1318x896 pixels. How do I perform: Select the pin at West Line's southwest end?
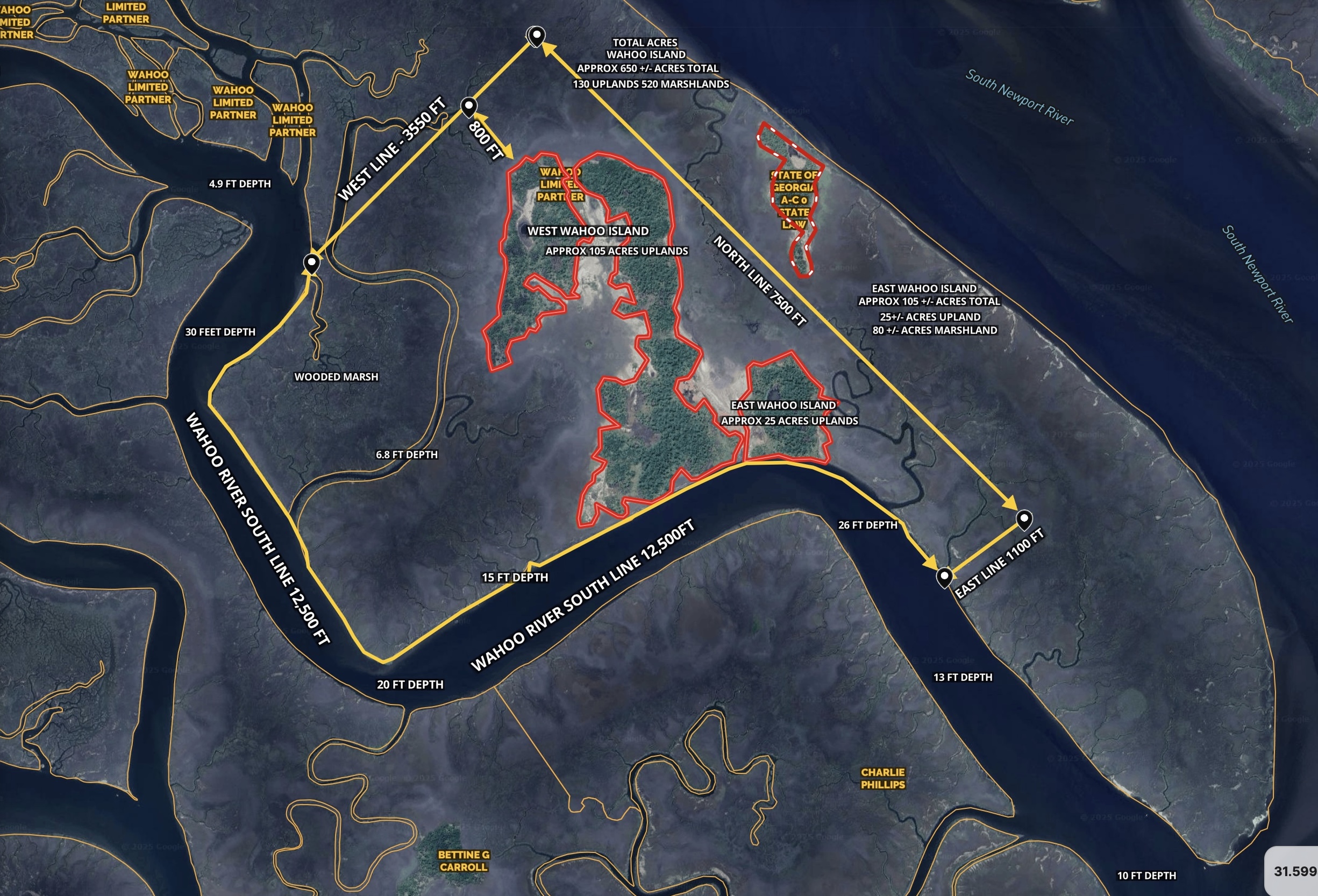point(311,263)
